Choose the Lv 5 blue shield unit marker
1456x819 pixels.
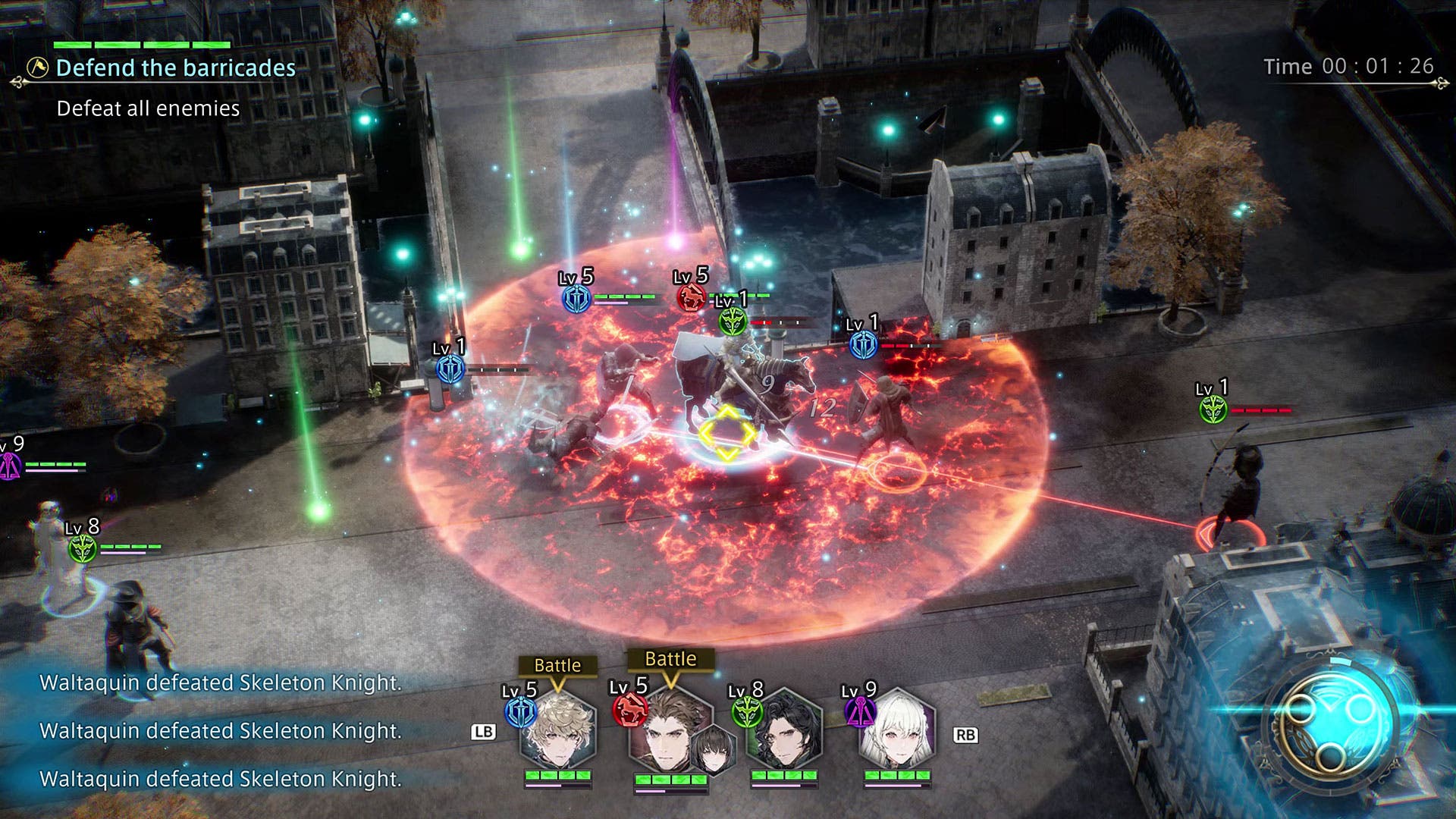click(576, 299)
